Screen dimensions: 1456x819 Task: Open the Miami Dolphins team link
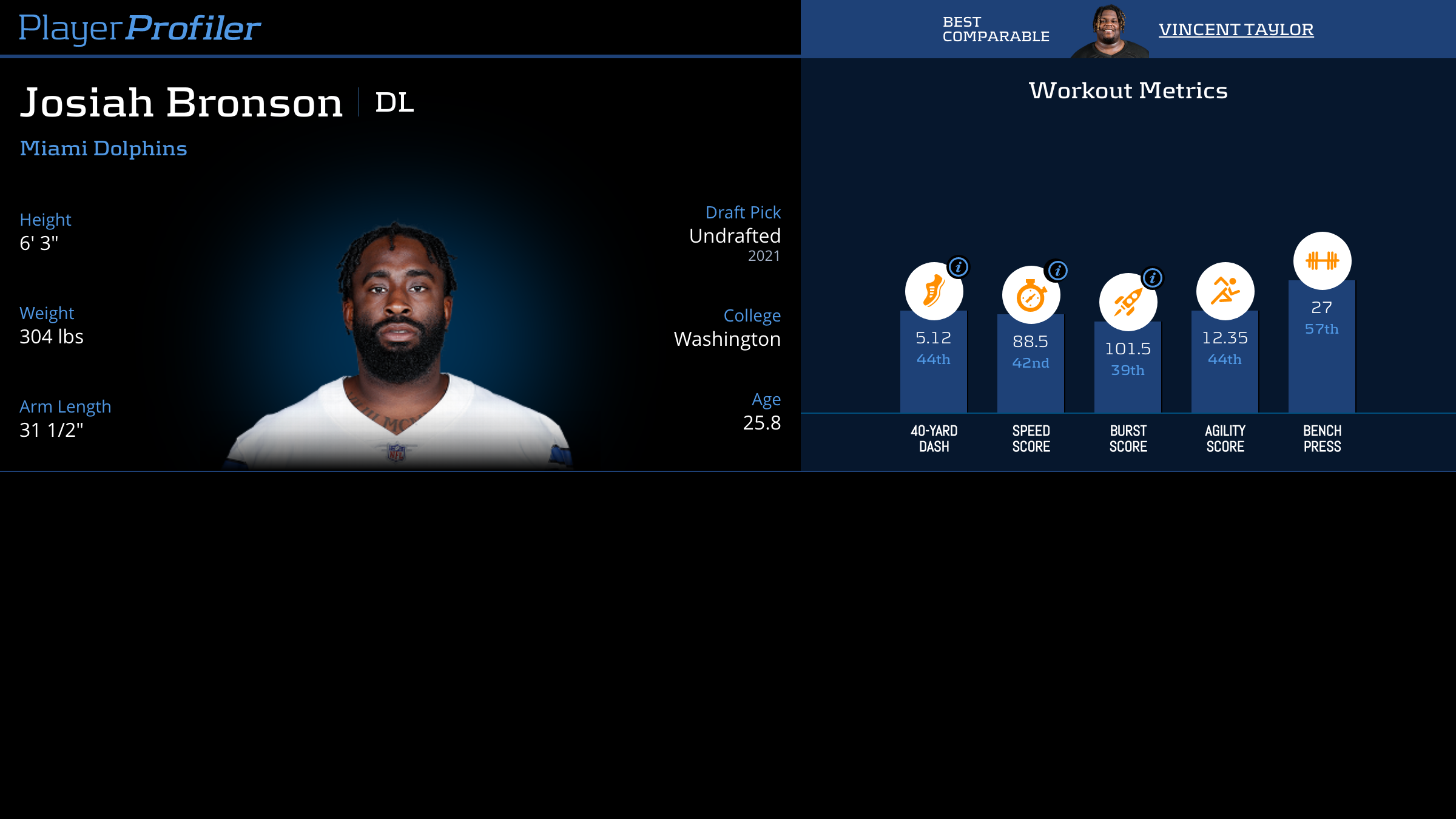click(103, 148)
